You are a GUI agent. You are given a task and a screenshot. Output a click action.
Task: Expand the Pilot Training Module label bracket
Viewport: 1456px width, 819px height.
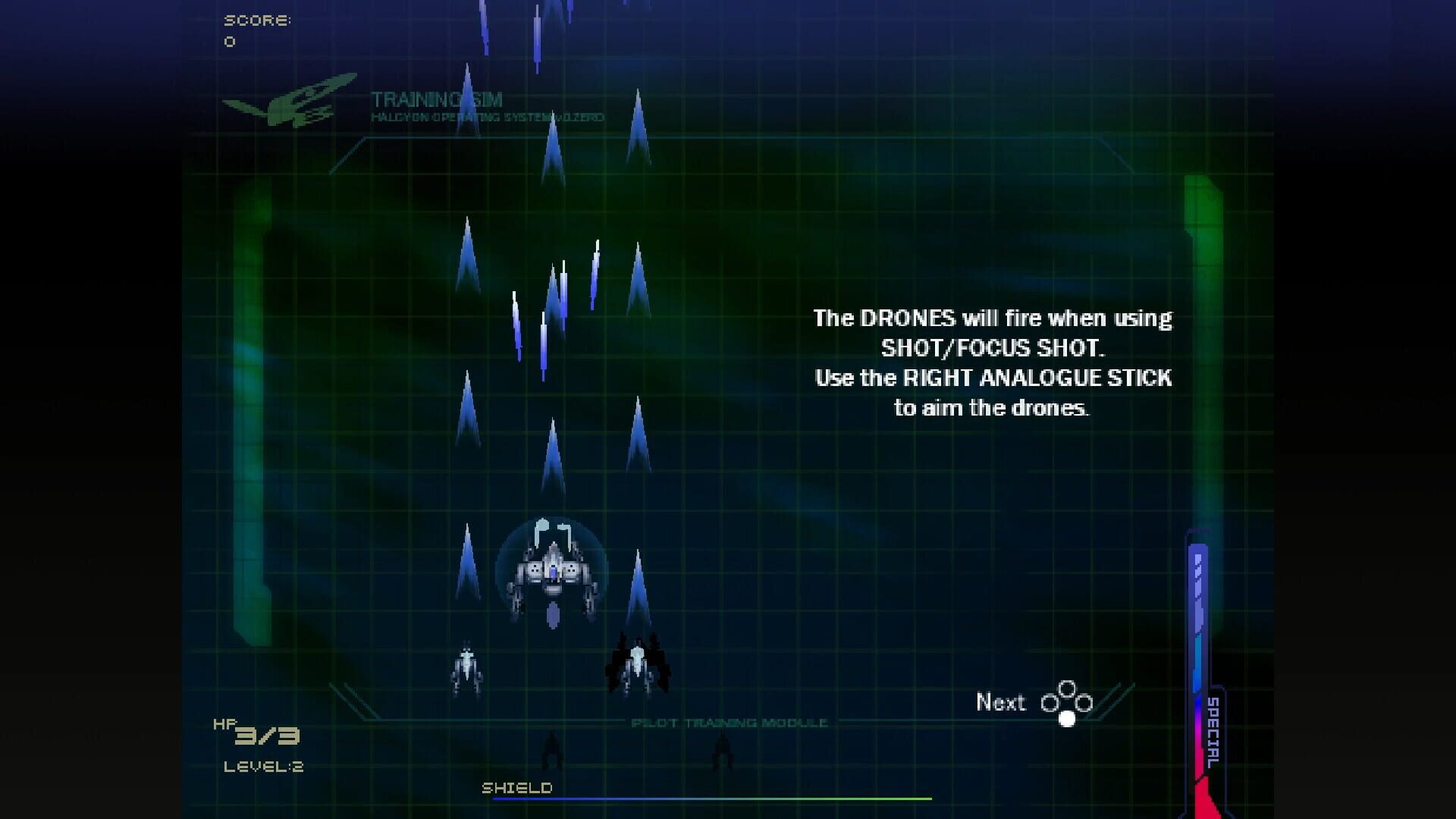(x=730, y=722)
